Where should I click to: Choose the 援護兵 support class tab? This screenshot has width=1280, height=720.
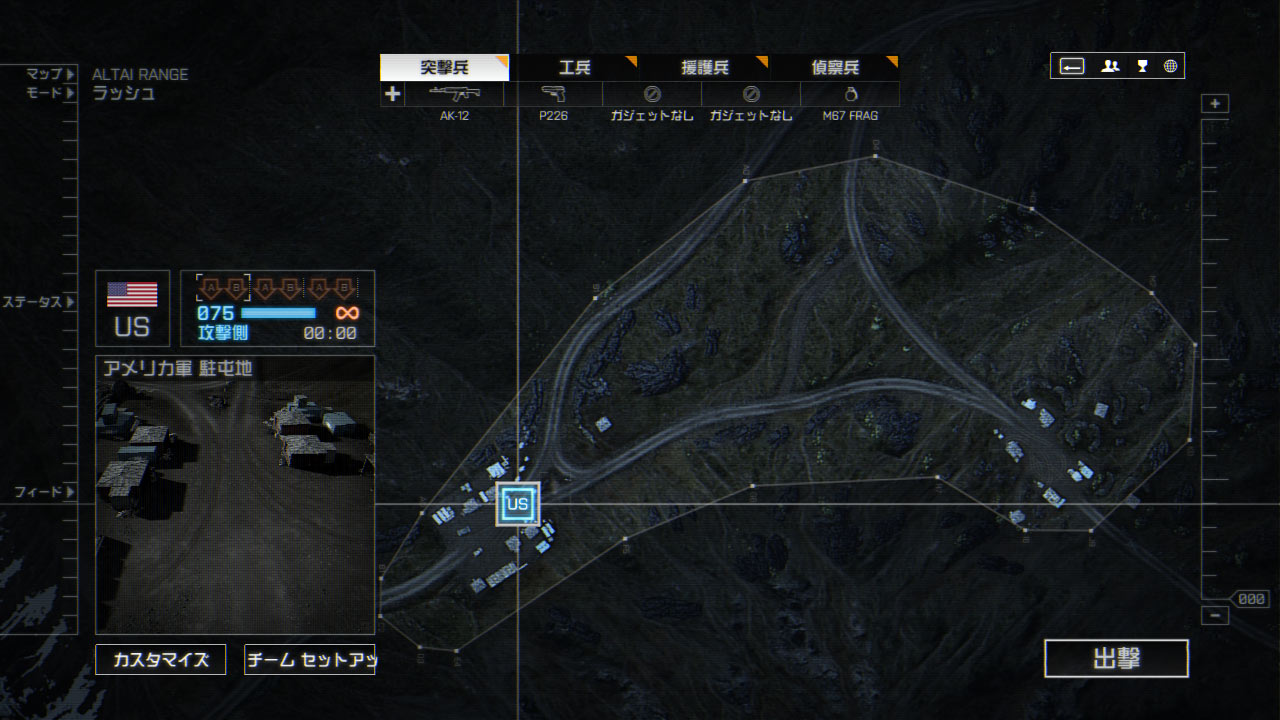coord(704,68)
